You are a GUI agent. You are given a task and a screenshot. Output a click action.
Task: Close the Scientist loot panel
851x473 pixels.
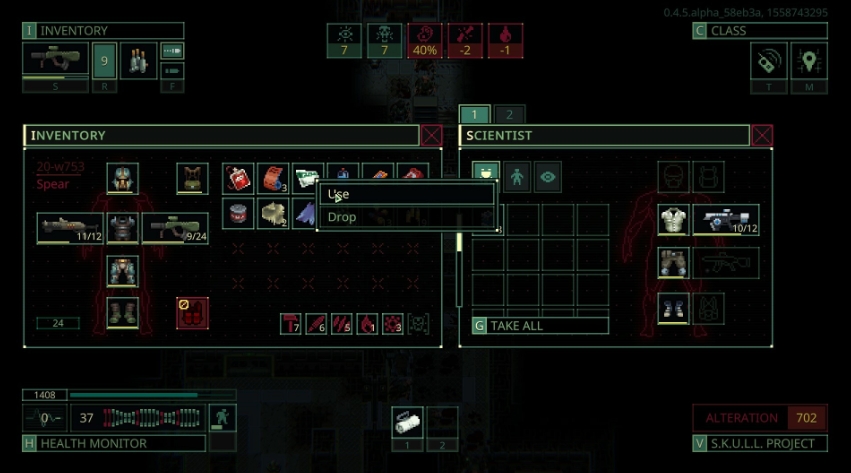click(x=762, y=136)
